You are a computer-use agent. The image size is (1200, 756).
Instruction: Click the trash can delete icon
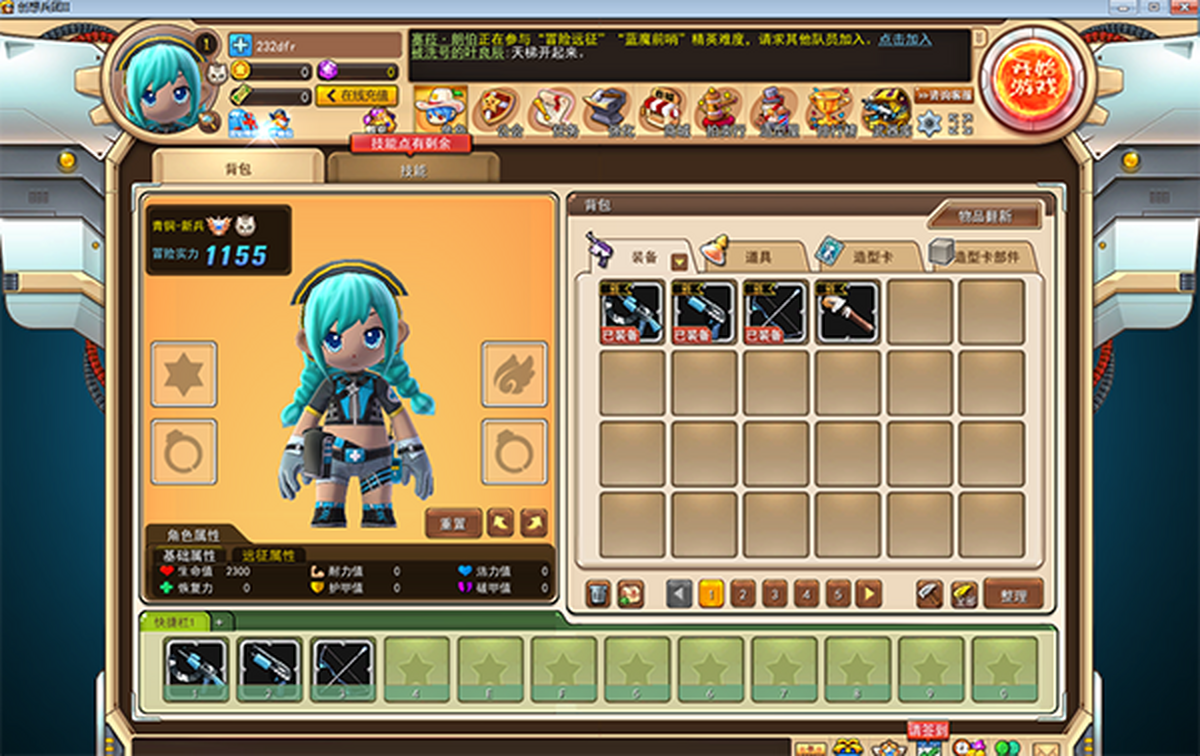click(x=597, y=595)
